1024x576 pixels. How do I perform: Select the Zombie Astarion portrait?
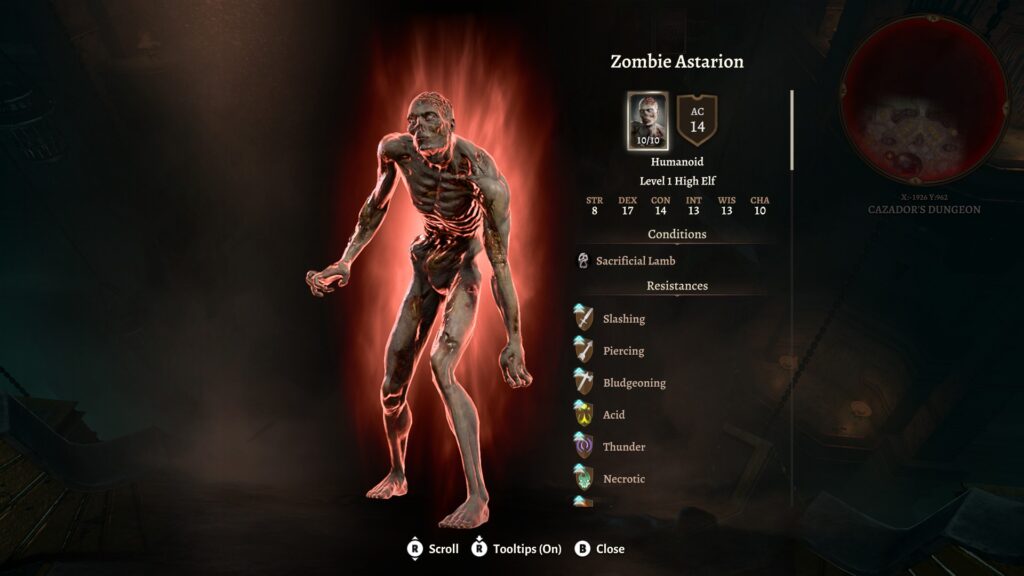(647, 120)
